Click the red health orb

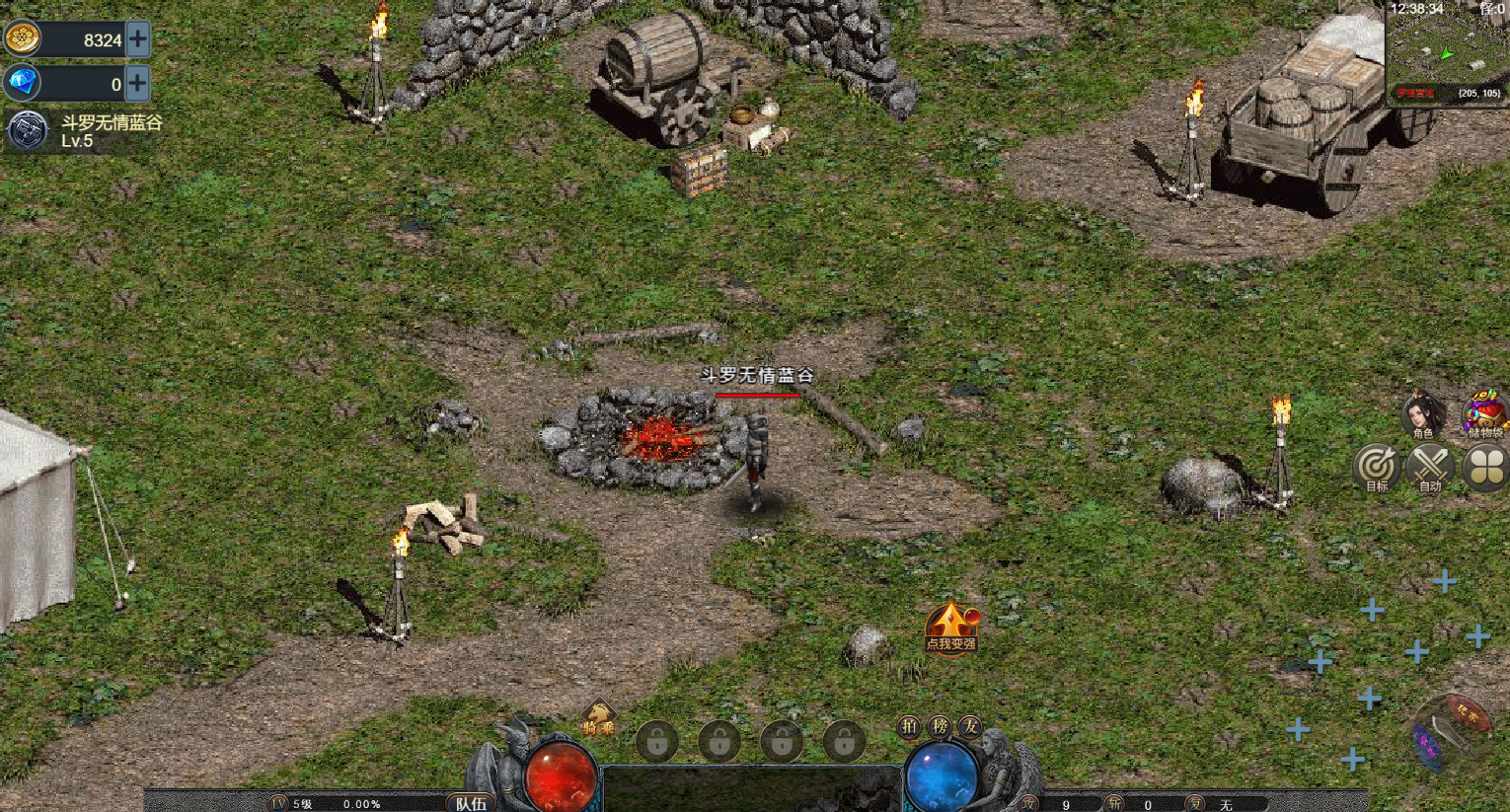tap(560, 775)
